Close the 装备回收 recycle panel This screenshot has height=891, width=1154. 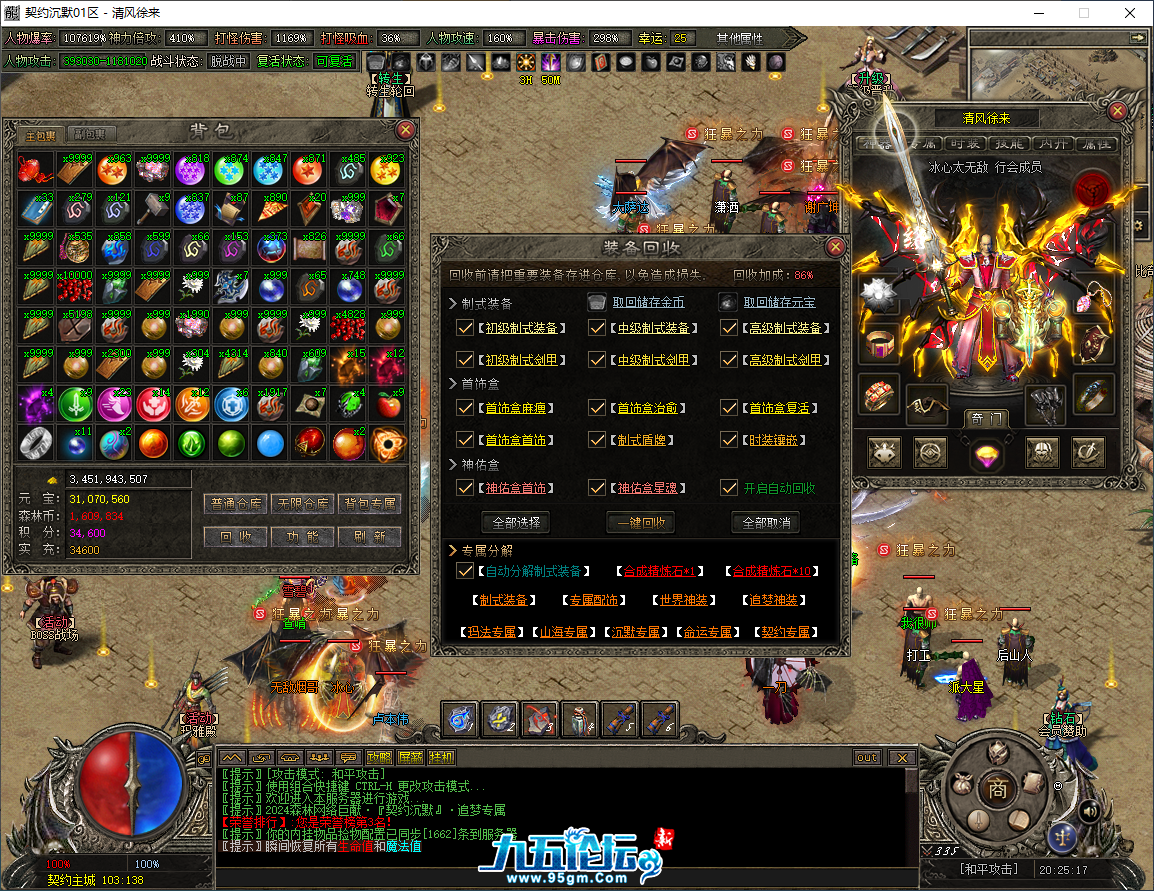click(x=835, y=246)
